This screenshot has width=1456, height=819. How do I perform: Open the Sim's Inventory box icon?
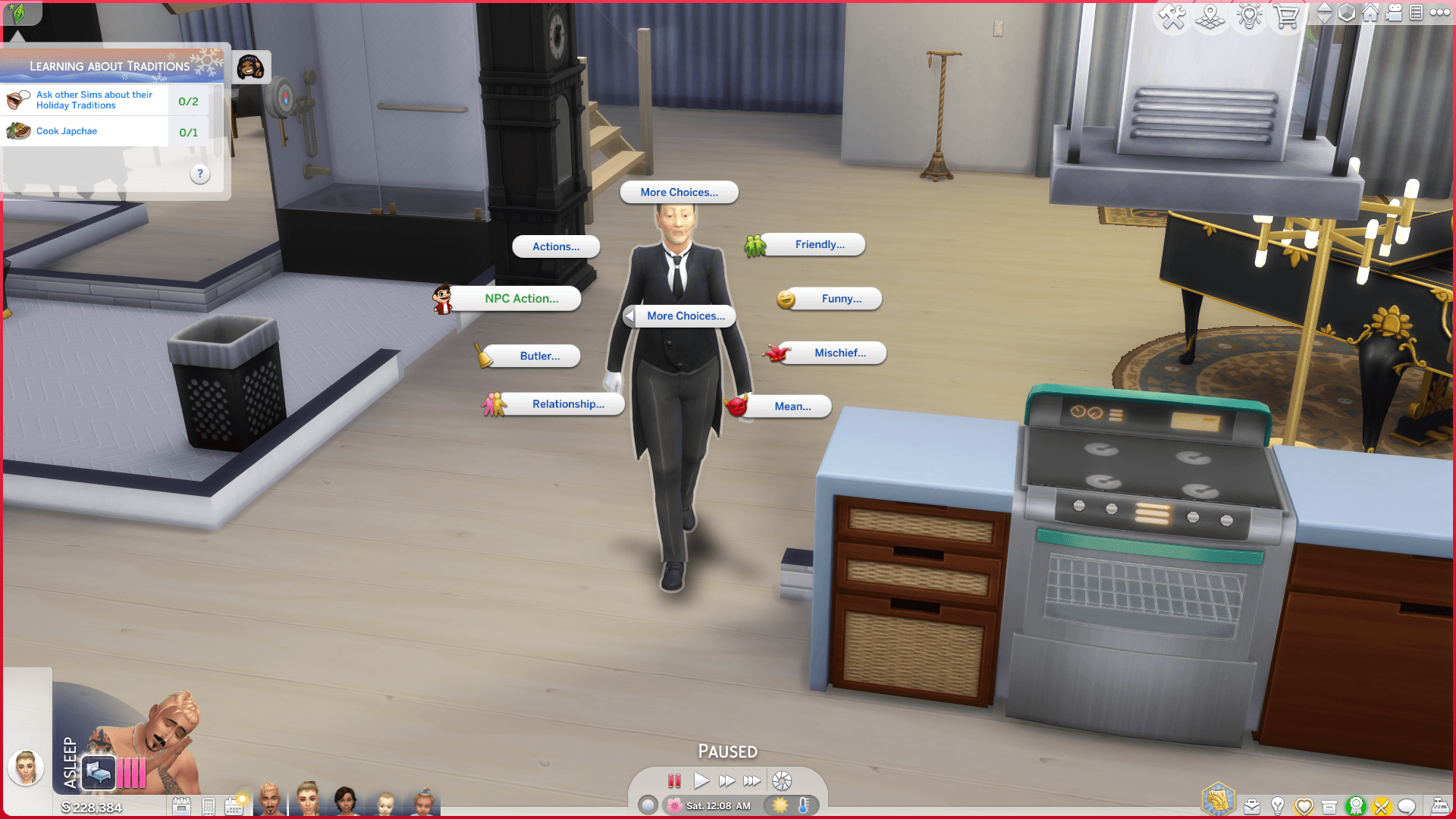pyautogui.click(x=1329, y=805)
